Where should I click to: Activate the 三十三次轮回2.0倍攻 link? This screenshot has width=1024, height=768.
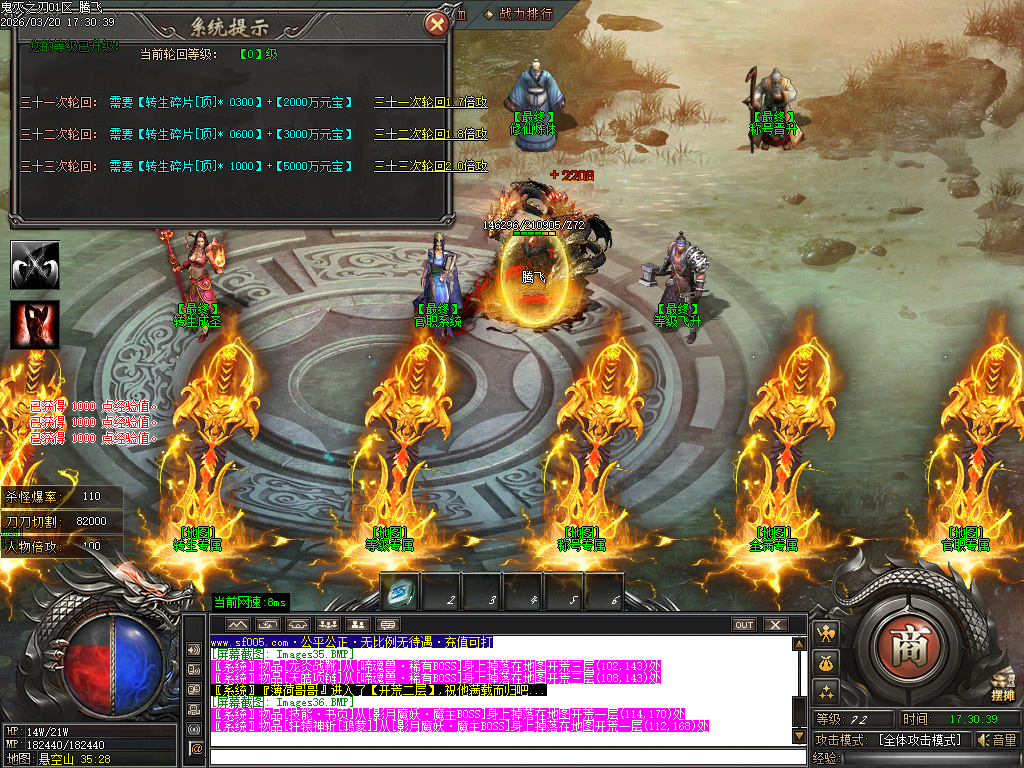point(430,166)
